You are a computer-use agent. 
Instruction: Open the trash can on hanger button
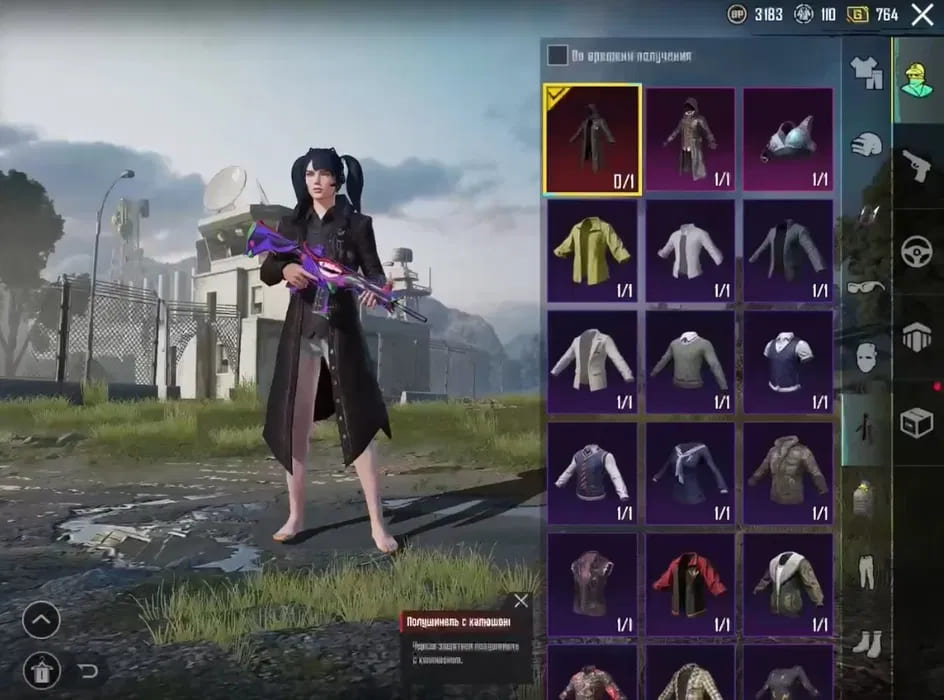coord(41,668)
